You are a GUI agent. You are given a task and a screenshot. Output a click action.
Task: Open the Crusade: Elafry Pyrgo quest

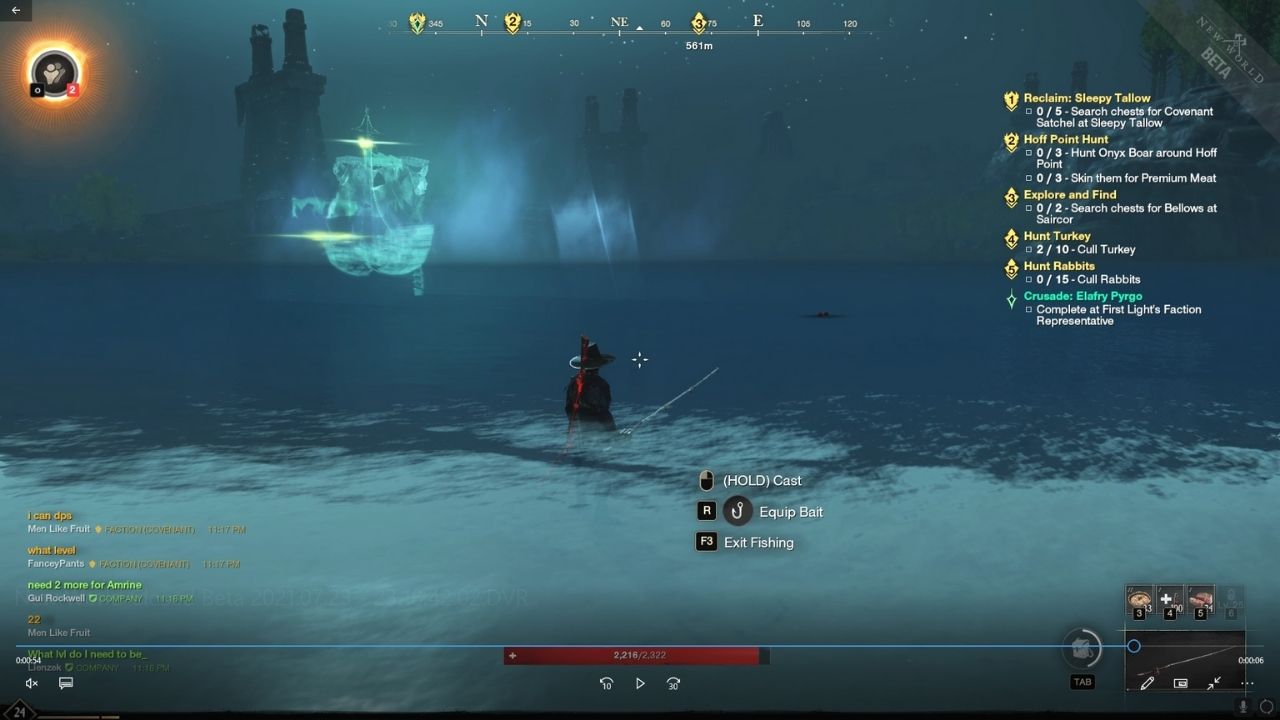tap(1082, 296)
